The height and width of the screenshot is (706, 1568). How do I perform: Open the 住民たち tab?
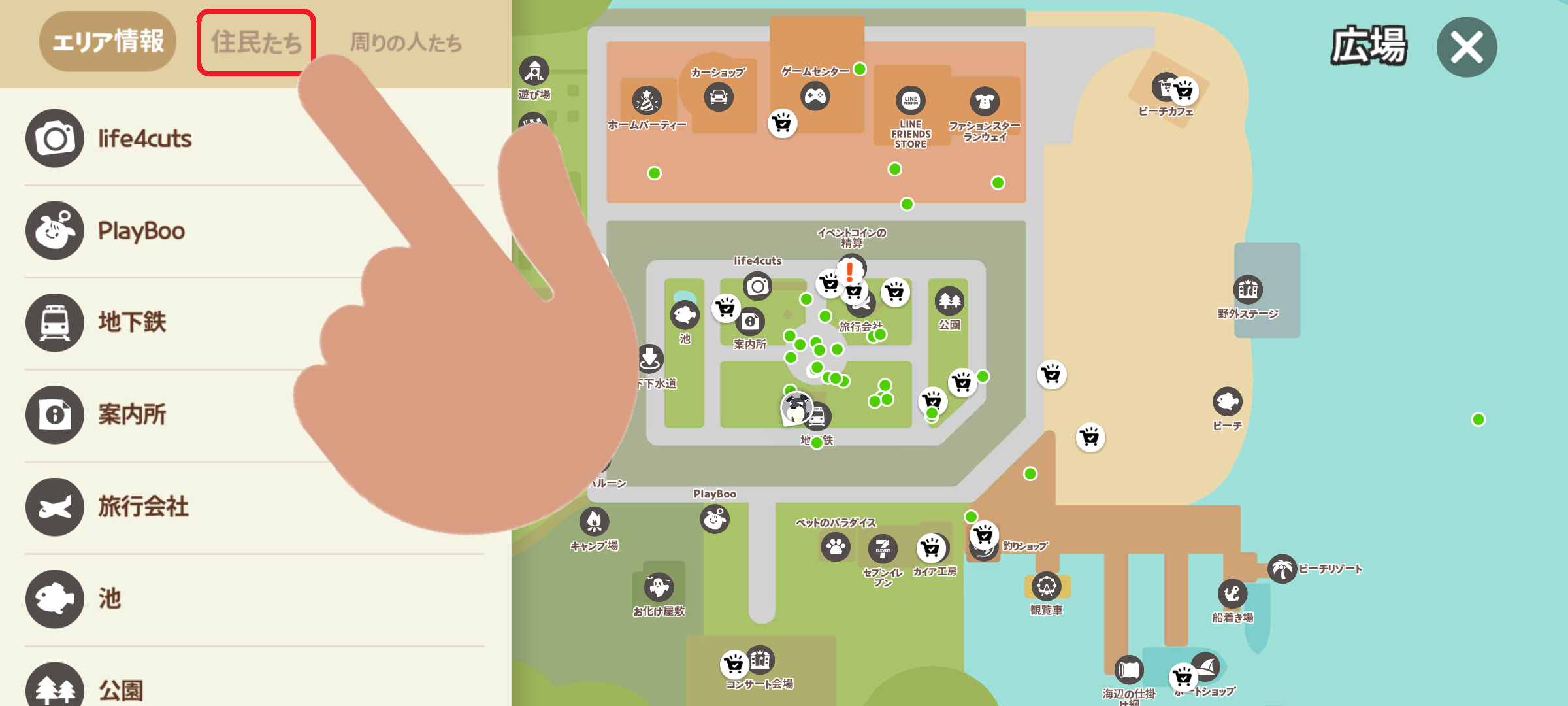[x=256, y=42]
